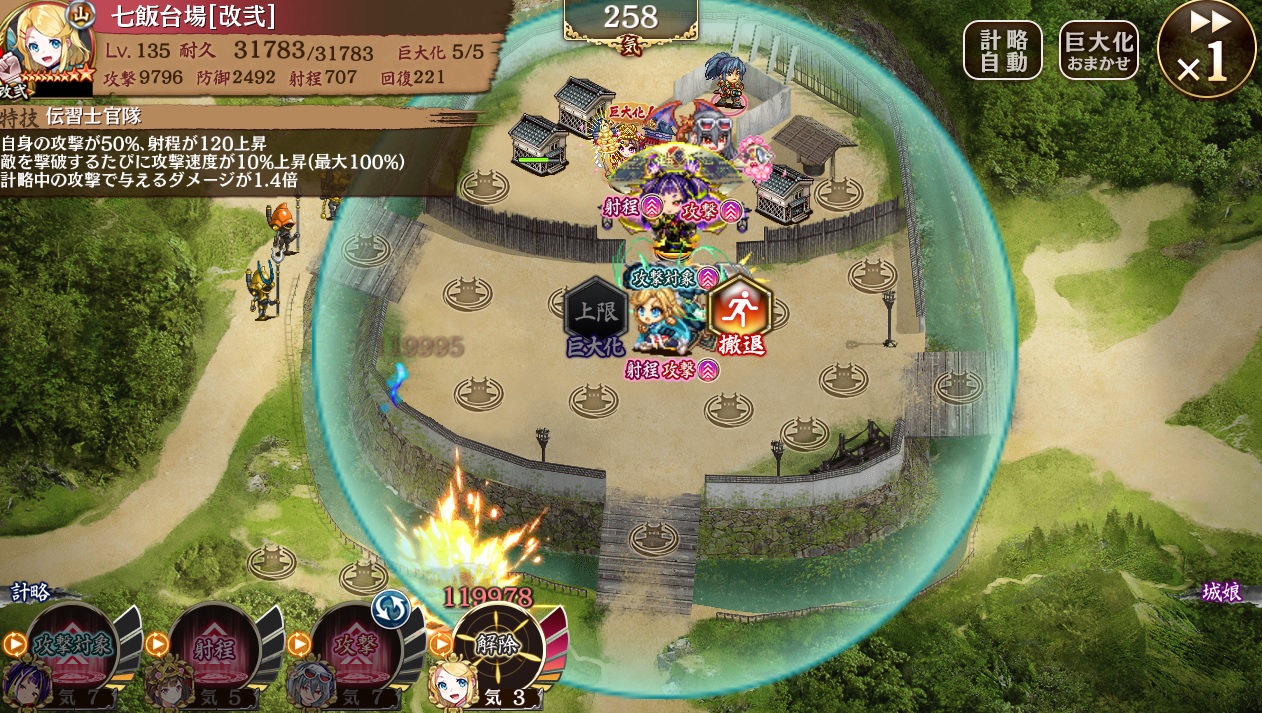The width and height of the screenshot is (1262, 713).
Task: Activate the 攻撃 attack stratagem
Action: click(356, 645)
